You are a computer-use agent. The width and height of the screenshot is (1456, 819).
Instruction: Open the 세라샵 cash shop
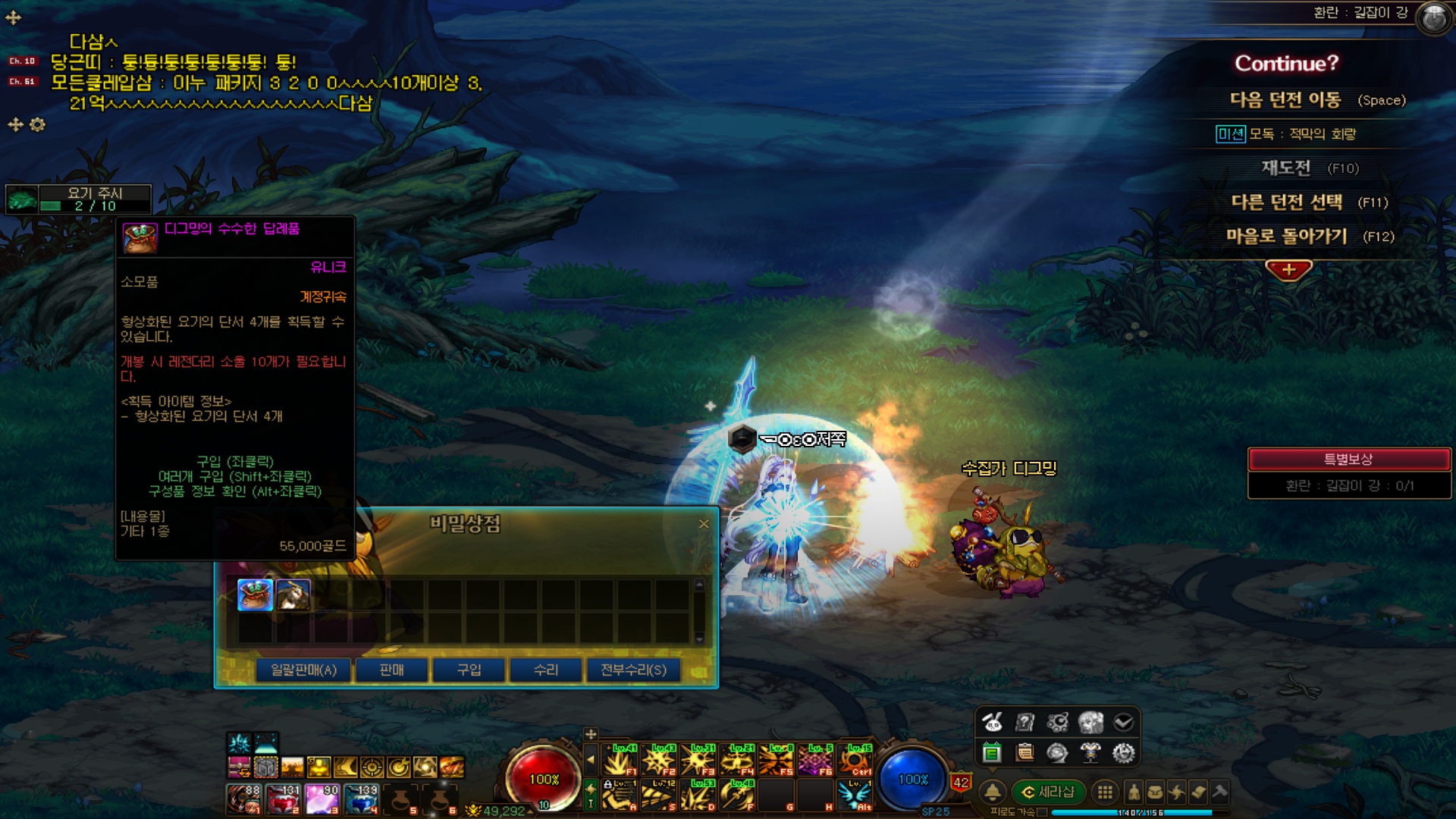(1049, 792)
